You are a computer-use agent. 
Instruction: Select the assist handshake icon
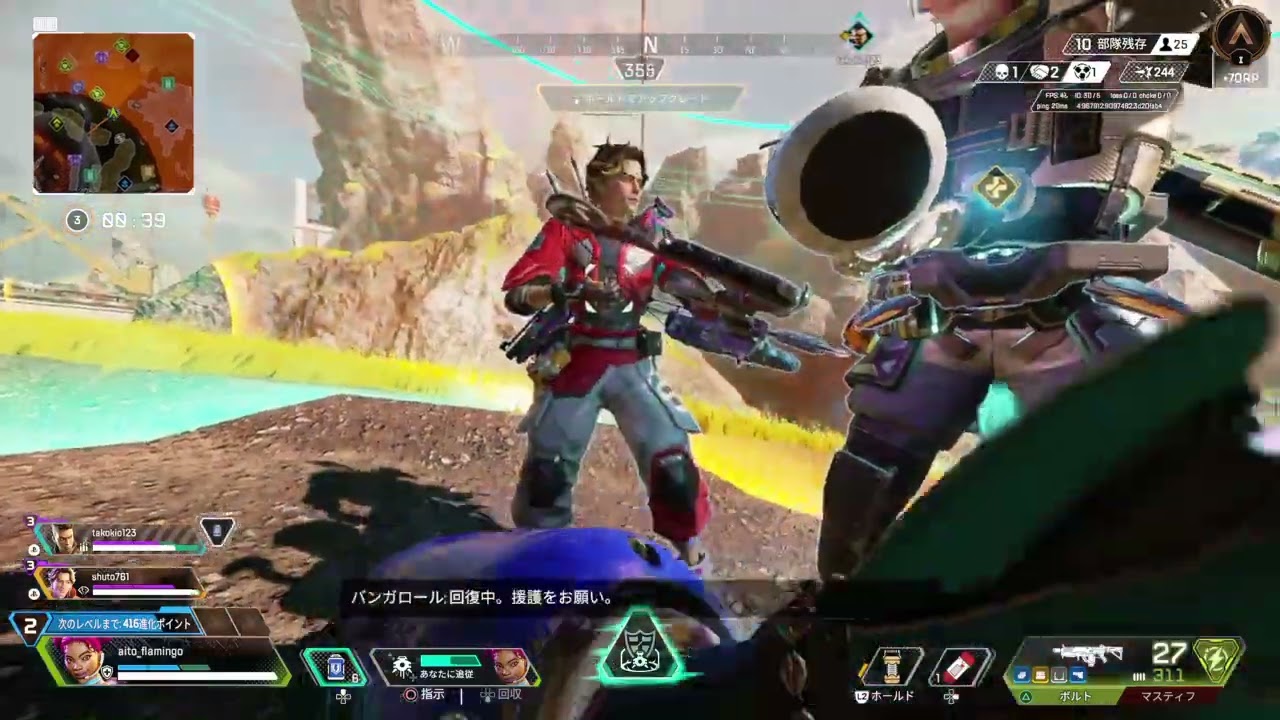pyautogui.click(x=1039, y=72)
